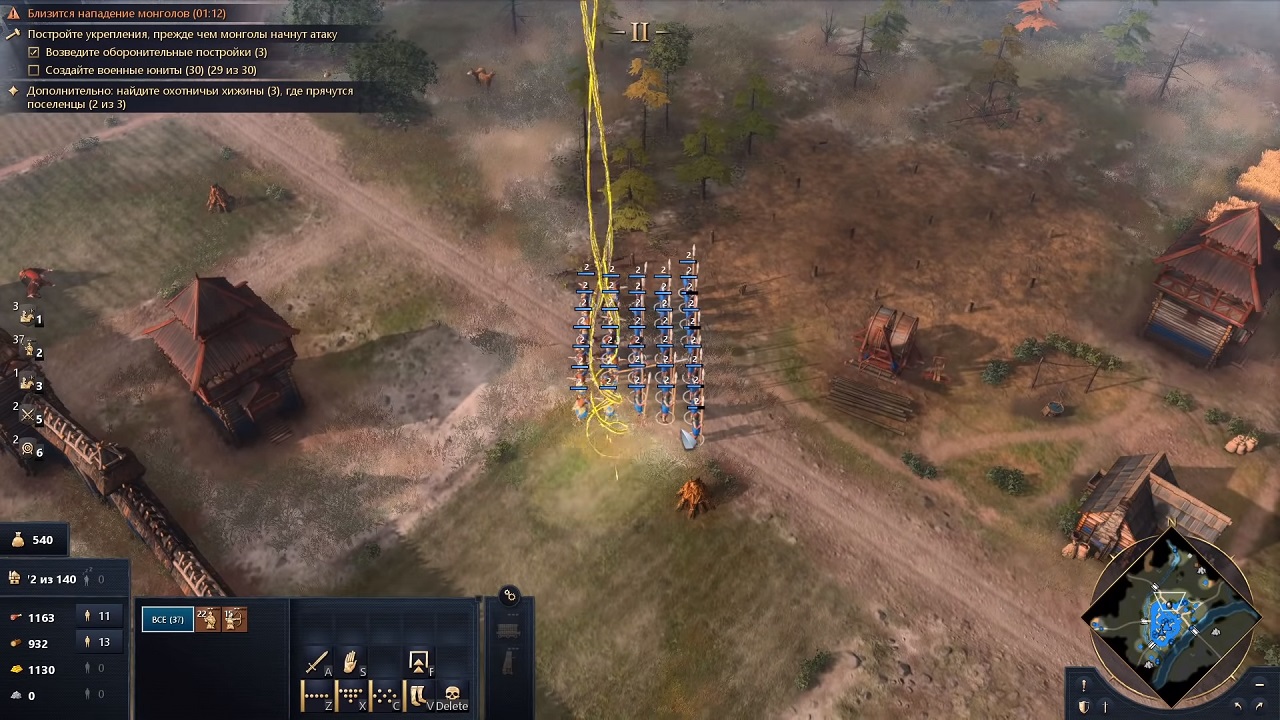Choose the single-line formation button

click(x=316, y=694)
